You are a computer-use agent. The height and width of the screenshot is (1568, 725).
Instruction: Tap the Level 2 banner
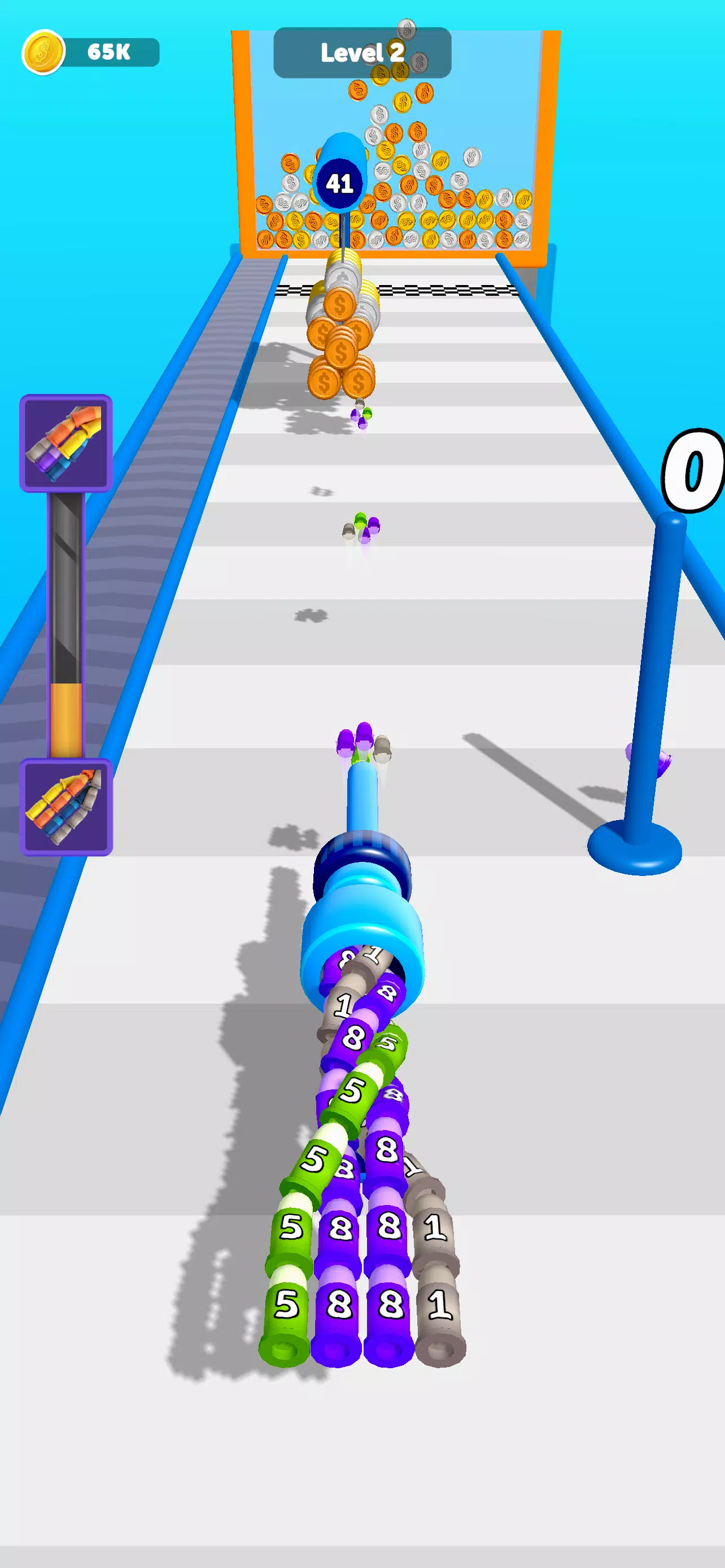click(361, 53)
